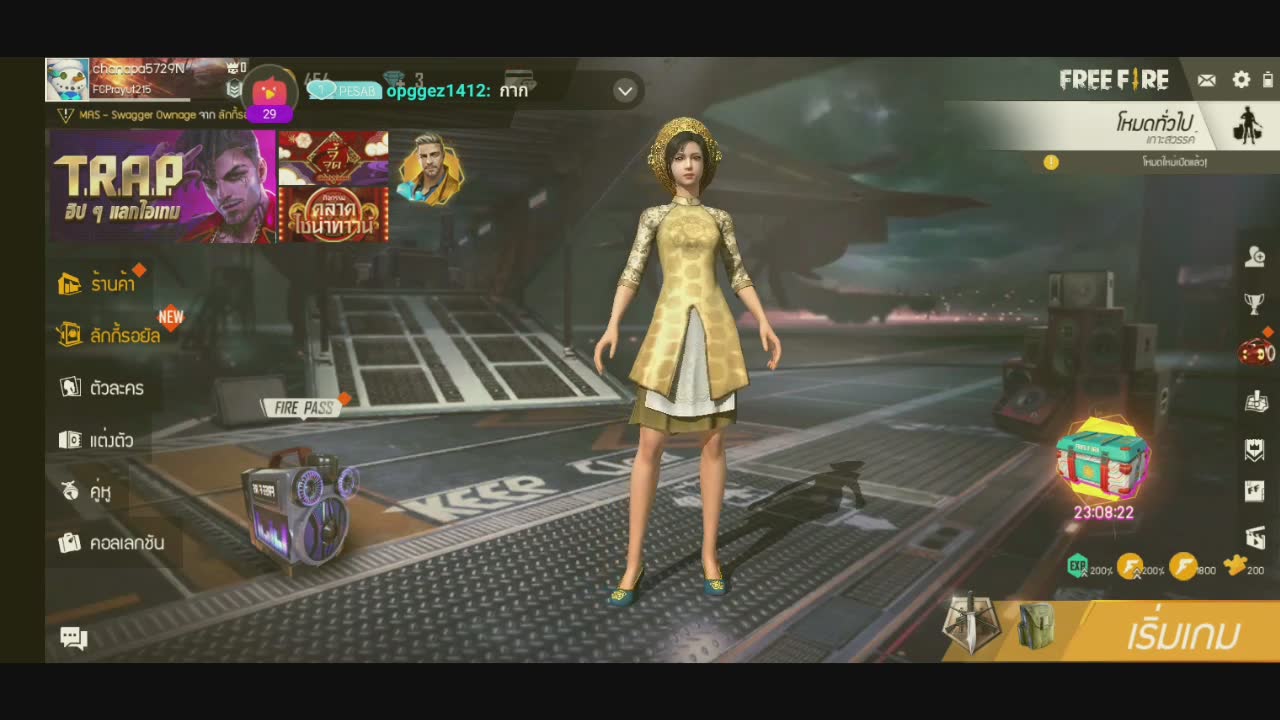This screenshot has width=1280, height=720.
Task: Open the settings gear icon
Action: click(x=1241, y=80)
